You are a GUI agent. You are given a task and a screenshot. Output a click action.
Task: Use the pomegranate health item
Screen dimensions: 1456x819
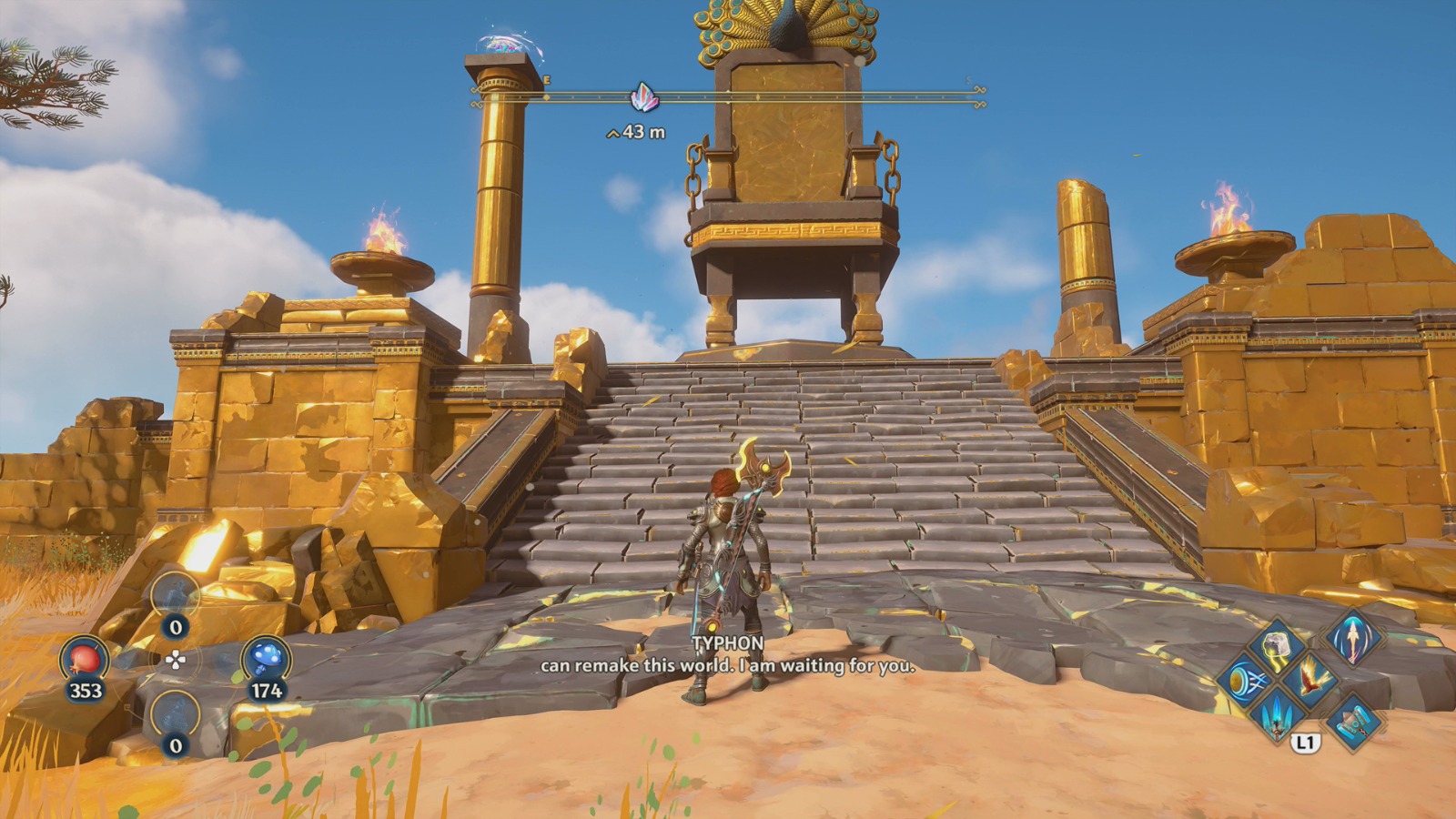[x=85, y=659]
